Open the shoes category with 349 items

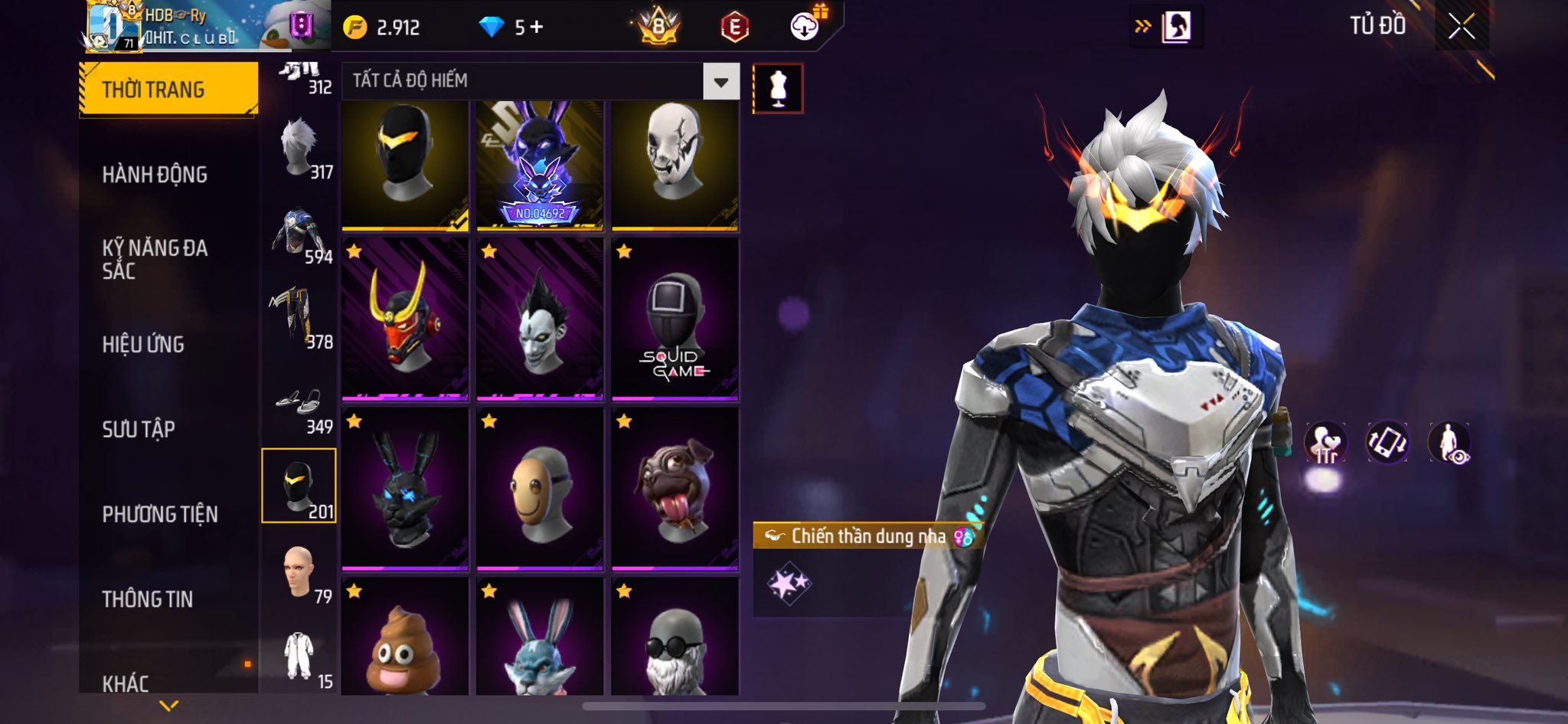(x=299, y=406)
